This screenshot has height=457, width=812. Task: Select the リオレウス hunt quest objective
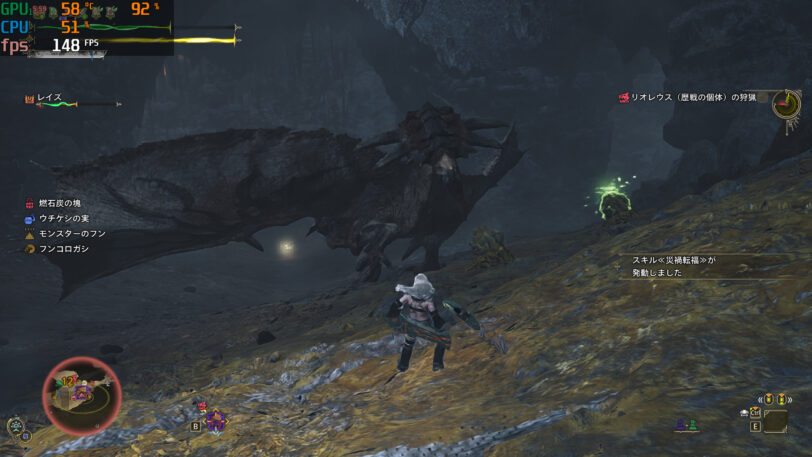(x=692, y=98)
